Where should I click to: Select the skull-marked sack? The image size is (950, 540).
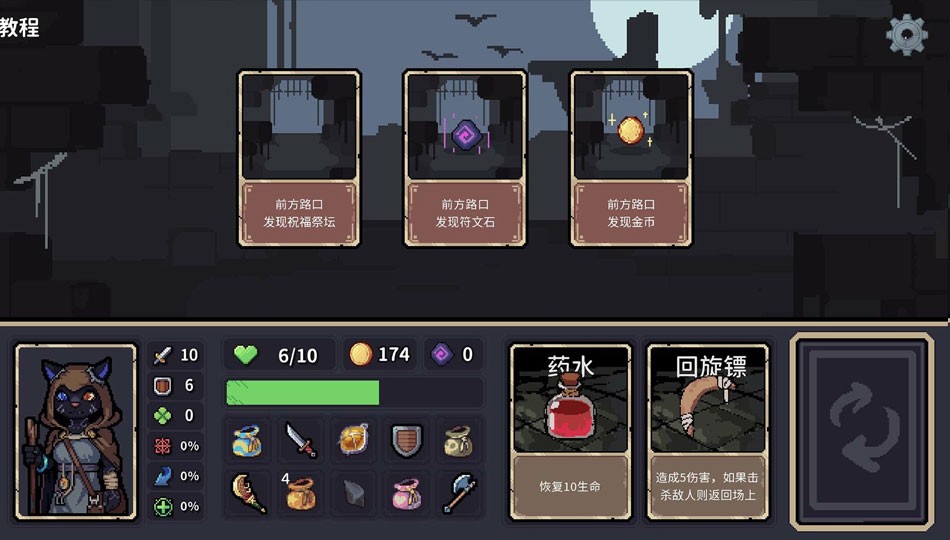[459, 440]
